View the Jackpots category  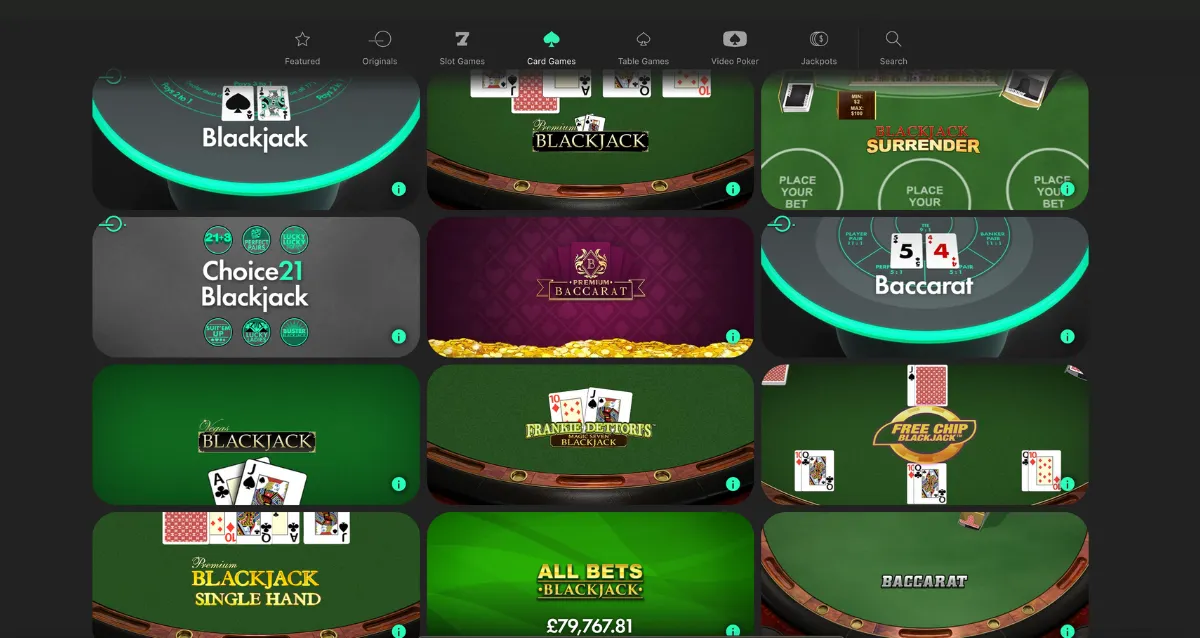pyautogui.click(x=819, y=47)
